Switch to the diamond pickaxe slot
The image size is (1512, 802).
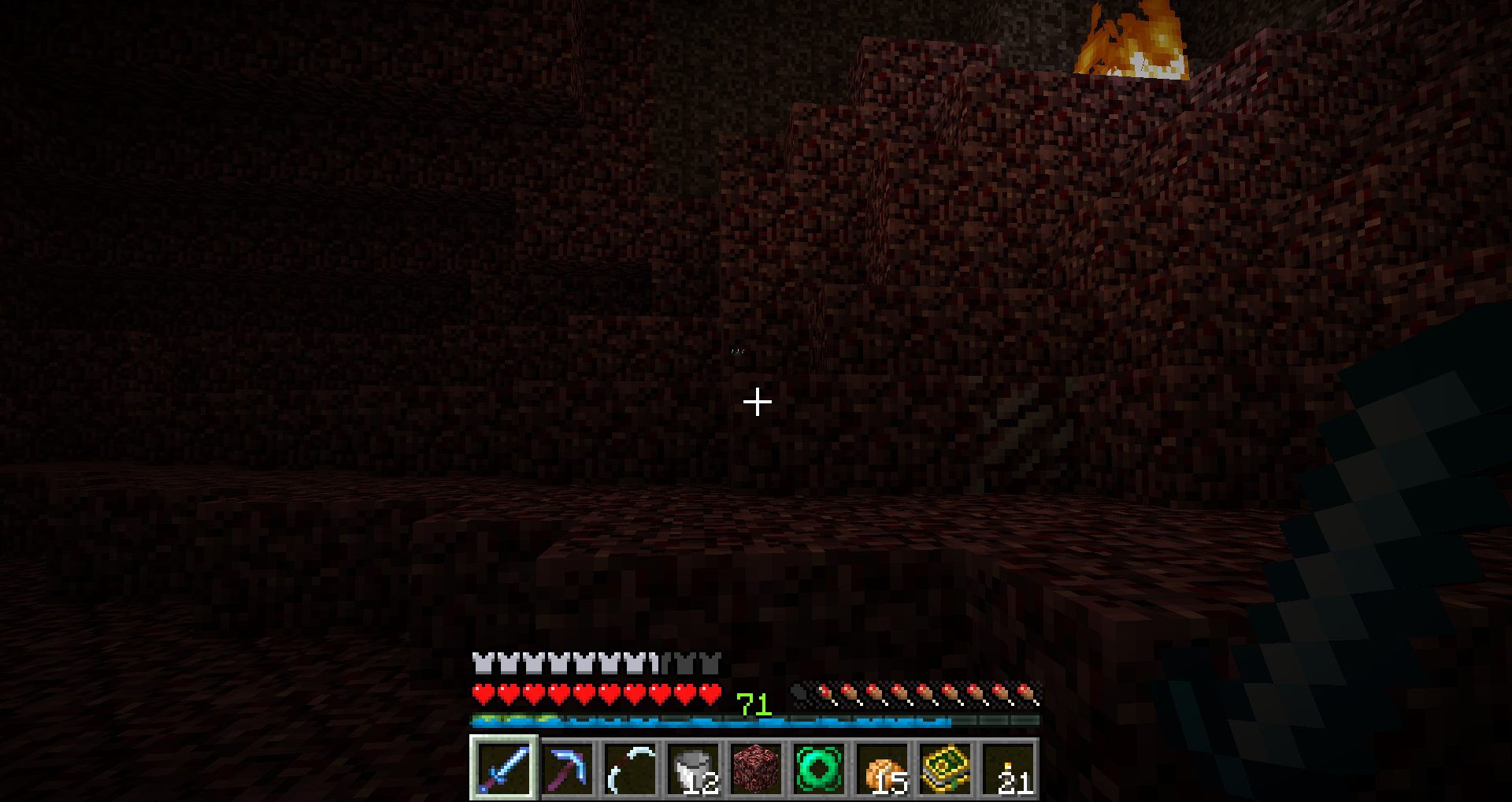tap(567, 768)
